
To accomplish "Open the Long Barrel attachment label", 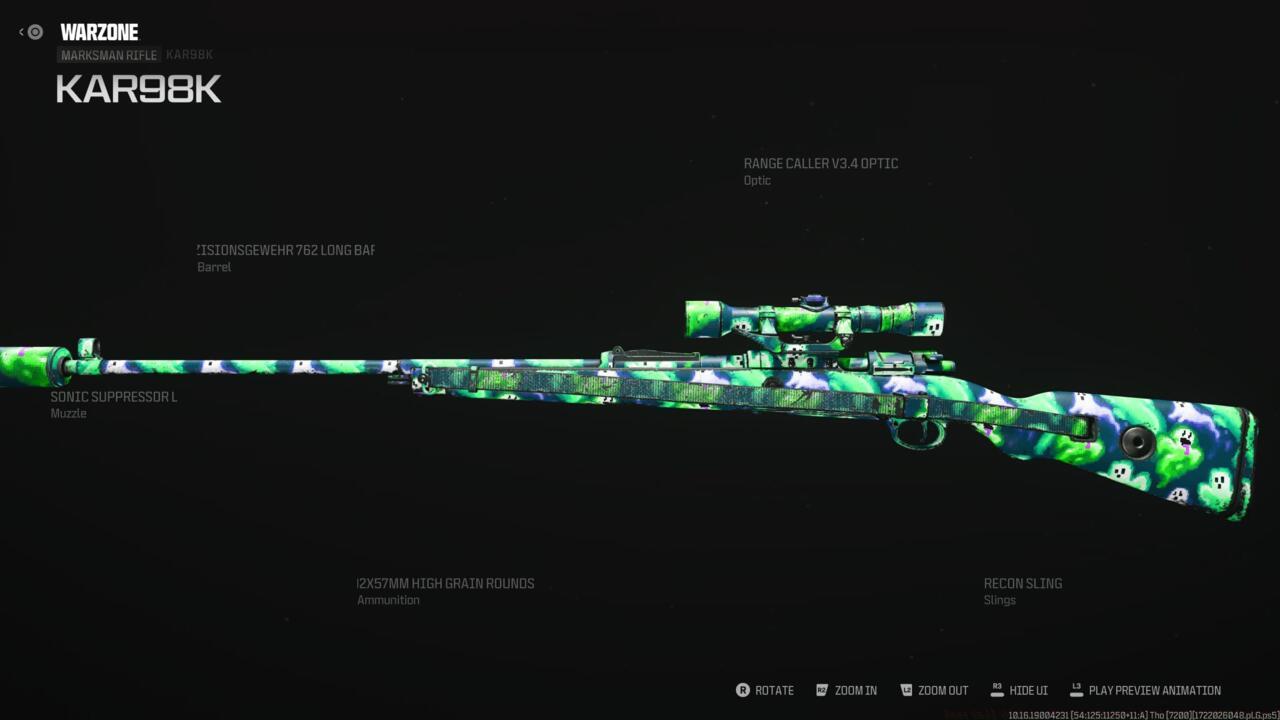I will [286, 251].
